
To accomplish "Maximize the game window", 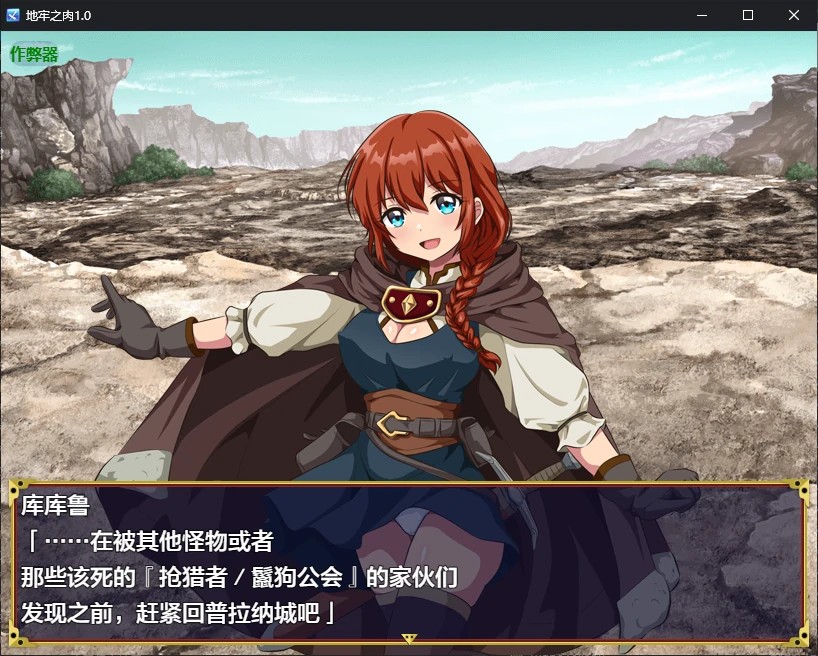I will pos(748,15).
